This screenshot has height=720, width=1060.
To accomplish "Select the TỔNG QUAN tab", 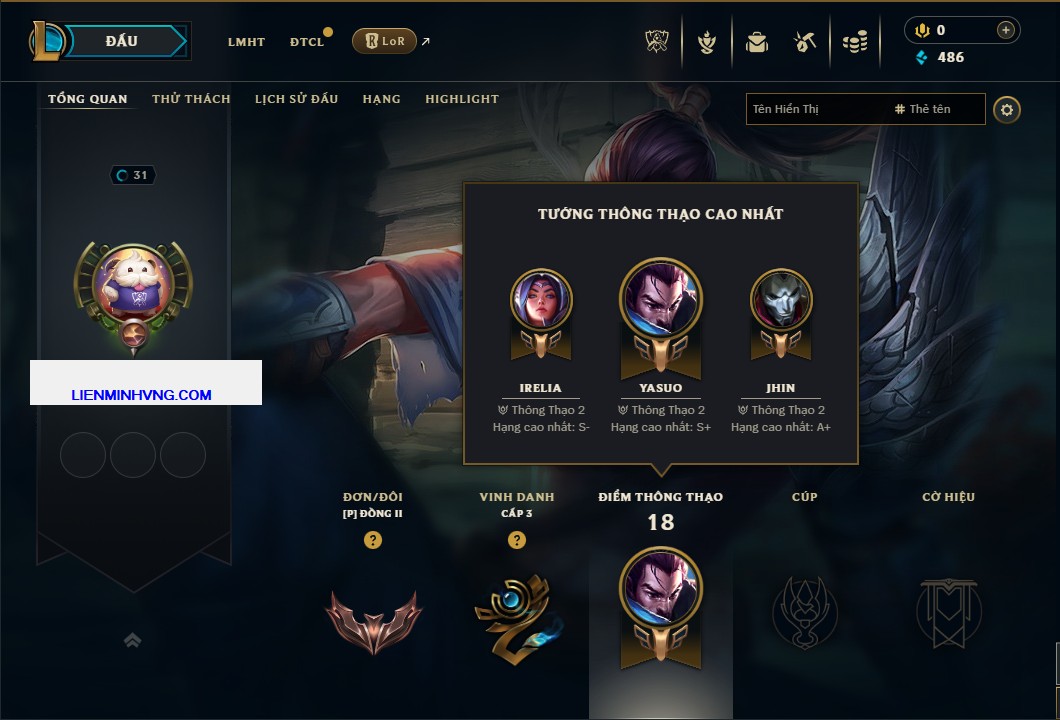I will (88, 99).
